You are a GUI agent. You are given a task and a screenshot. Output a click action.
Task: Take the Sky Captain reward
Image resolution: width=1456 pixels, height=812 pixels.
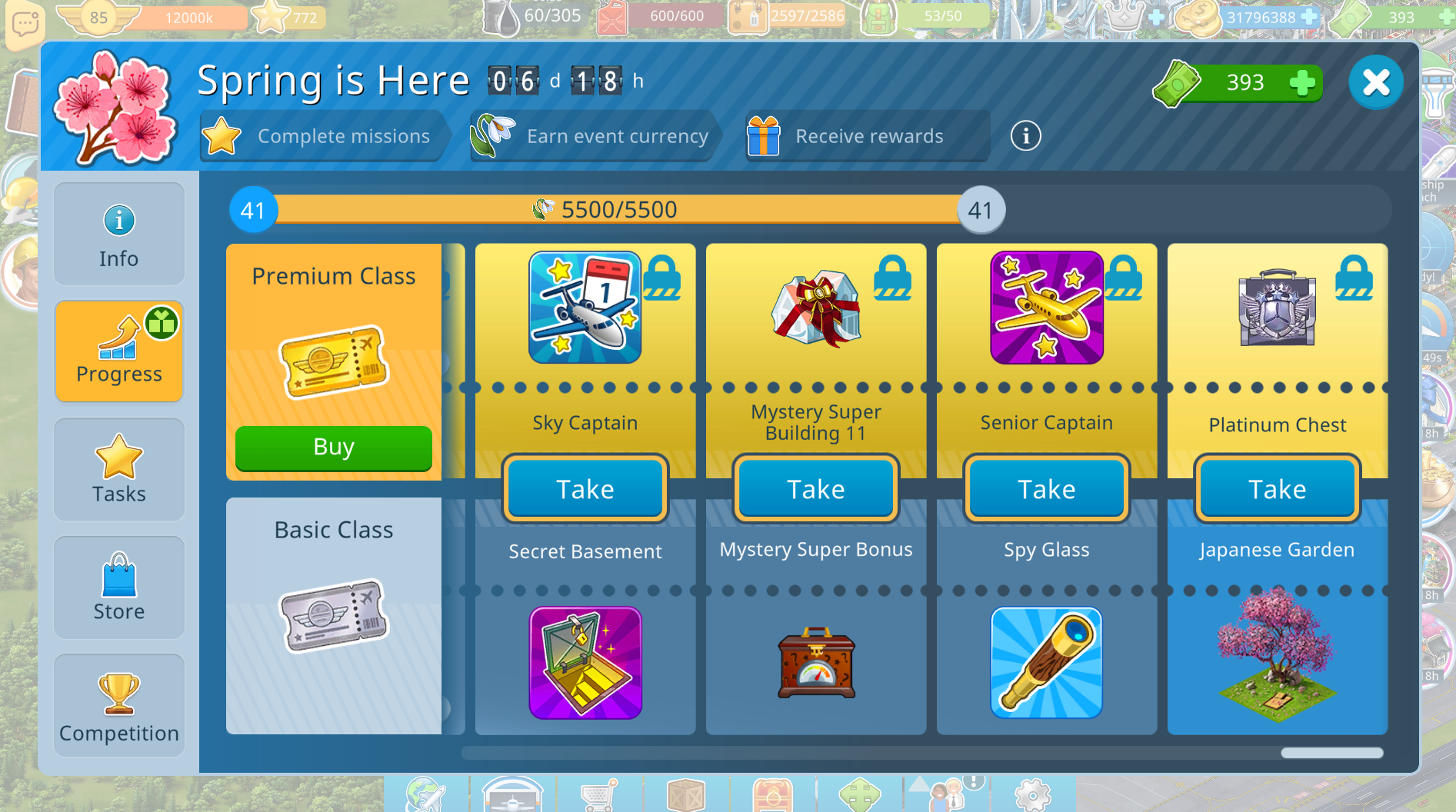click(x=585, y=489)
